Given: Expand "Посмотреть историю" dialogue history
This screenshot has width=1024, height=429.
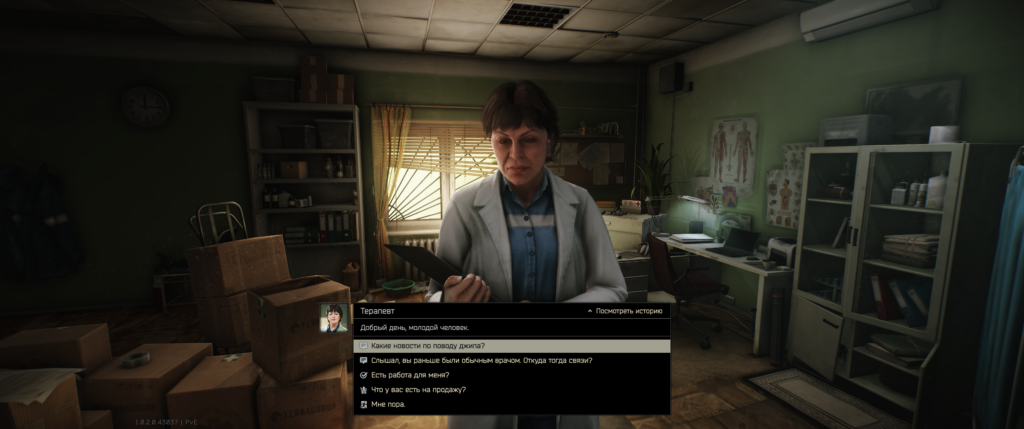Looking at the screenshot, I should [x=625, y=311].
